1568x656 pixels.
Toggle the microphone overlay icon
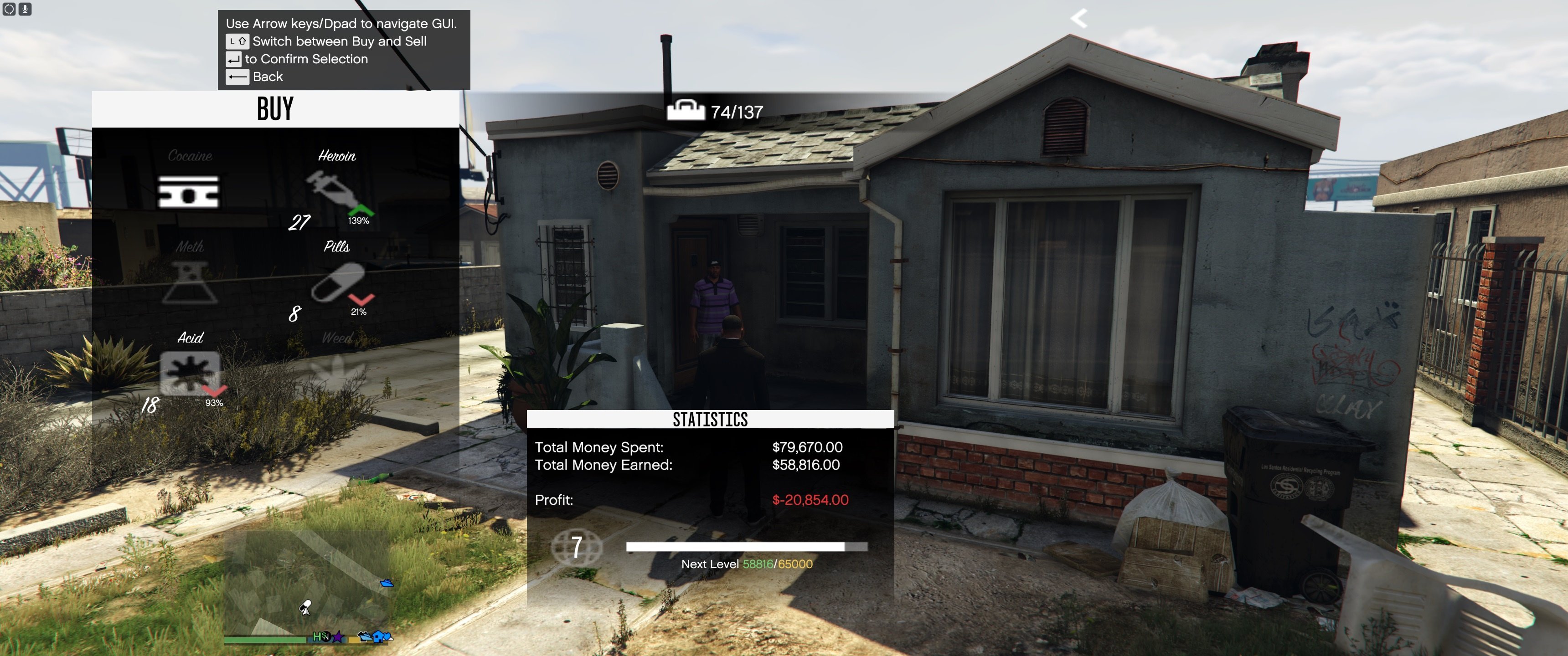[x=25, y=9]
